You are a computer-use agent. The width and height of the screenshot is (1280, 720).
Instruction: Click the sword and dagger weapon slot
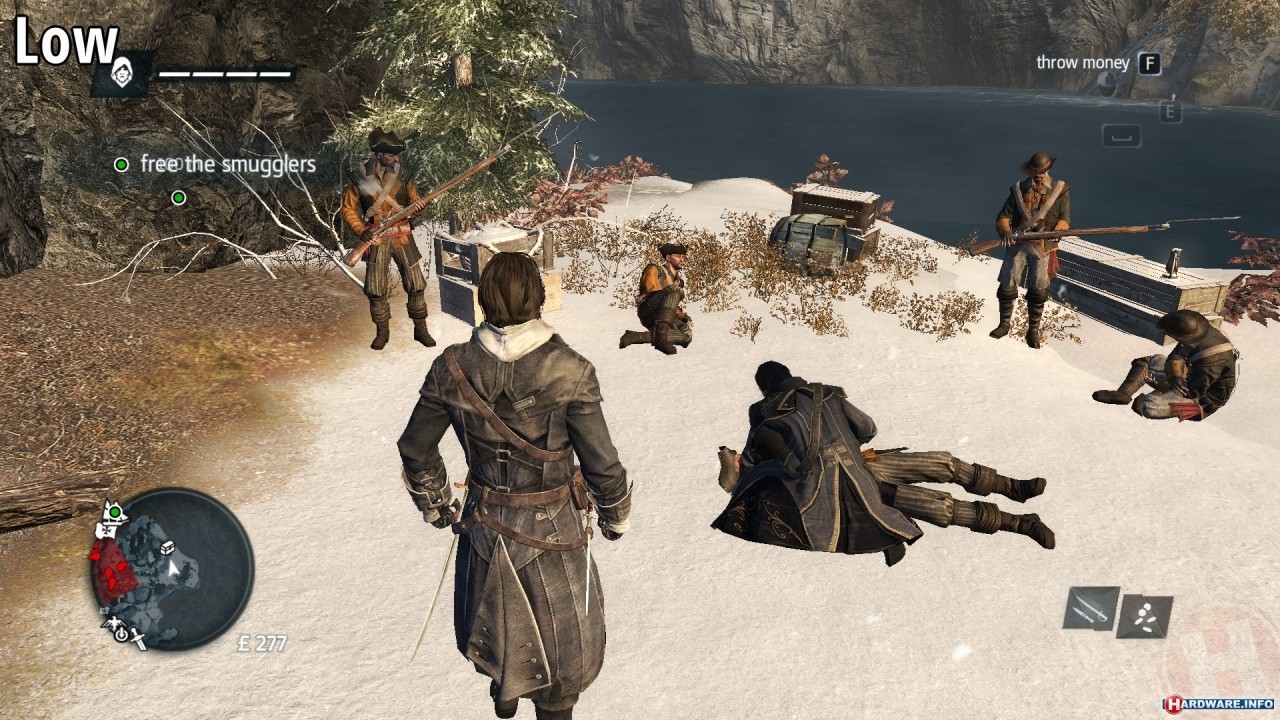pyautogui.click(x=1090, y=608)
